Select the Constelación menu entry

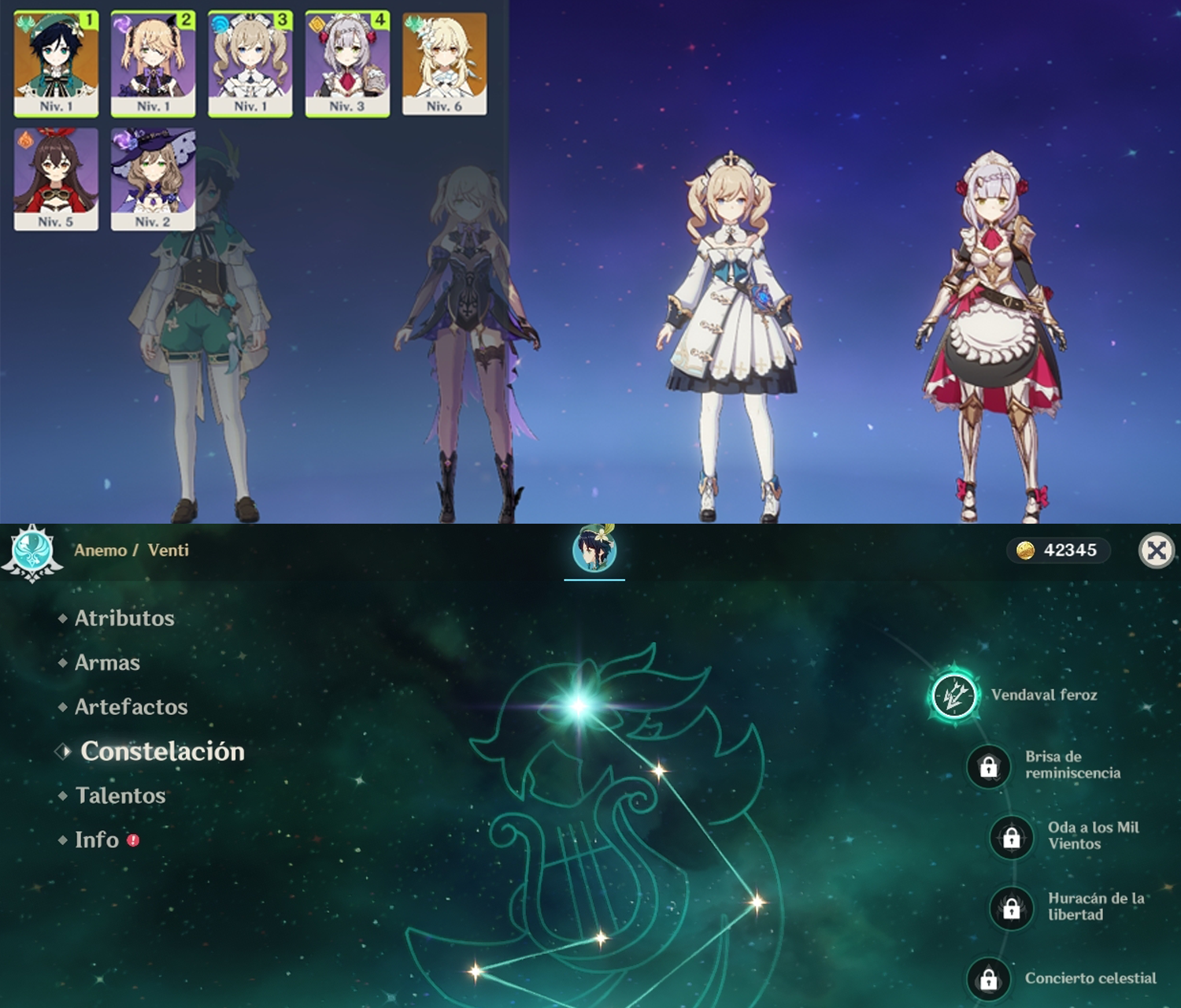[162, 751]
